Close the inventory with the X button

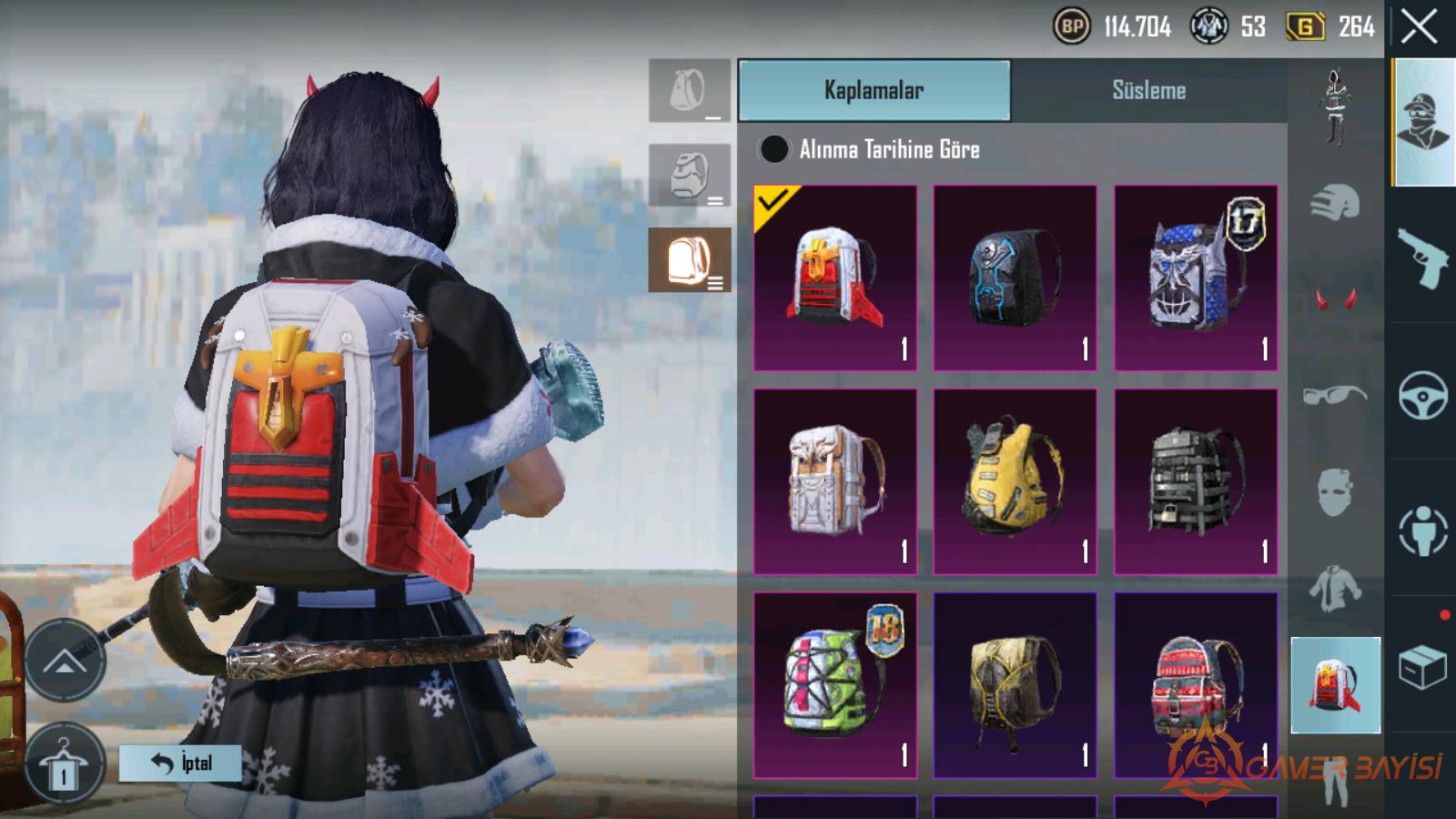click(1419, 27)
